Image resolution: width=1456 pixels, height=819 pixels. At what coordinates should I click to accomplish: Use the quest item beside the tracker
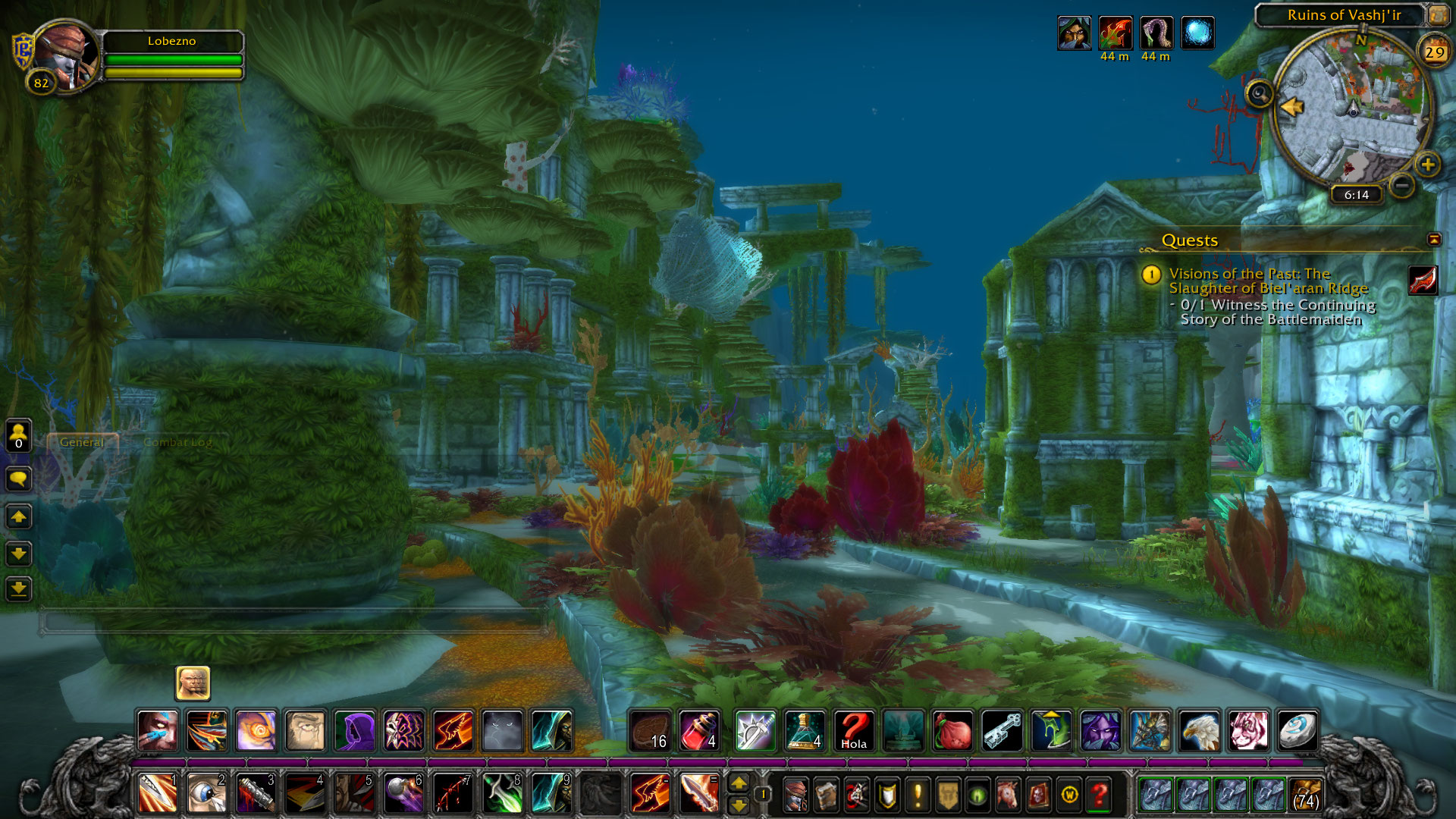pos(1423,280)
